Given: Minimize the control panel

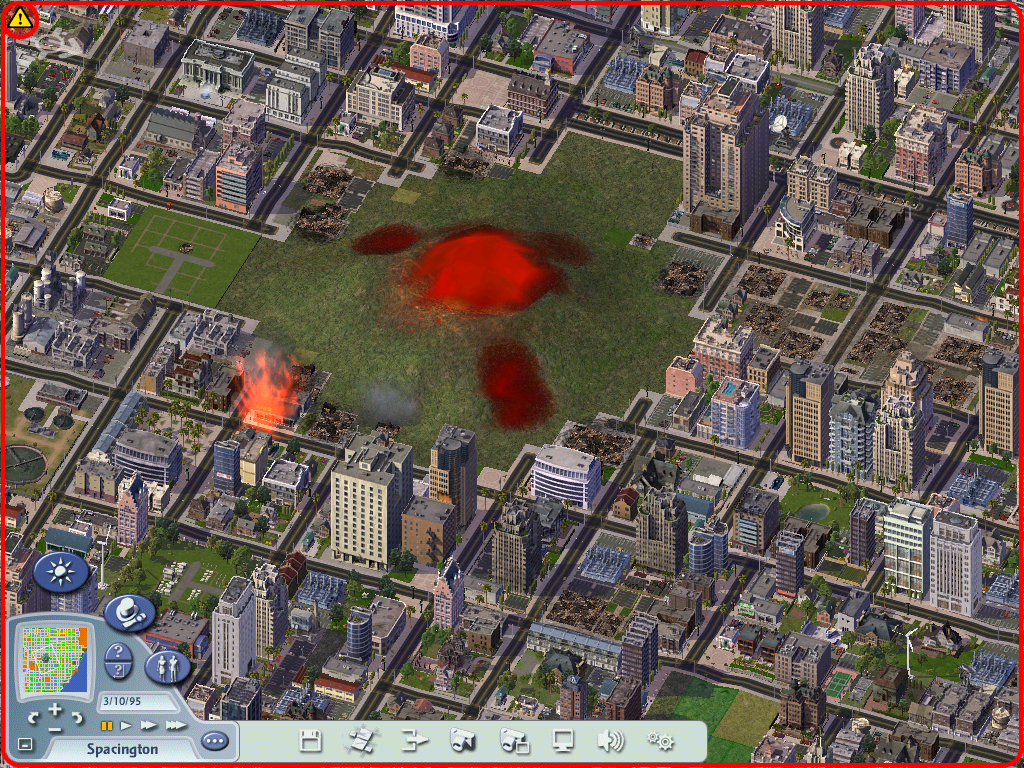Looking at the screenshot, I should 25,744.
